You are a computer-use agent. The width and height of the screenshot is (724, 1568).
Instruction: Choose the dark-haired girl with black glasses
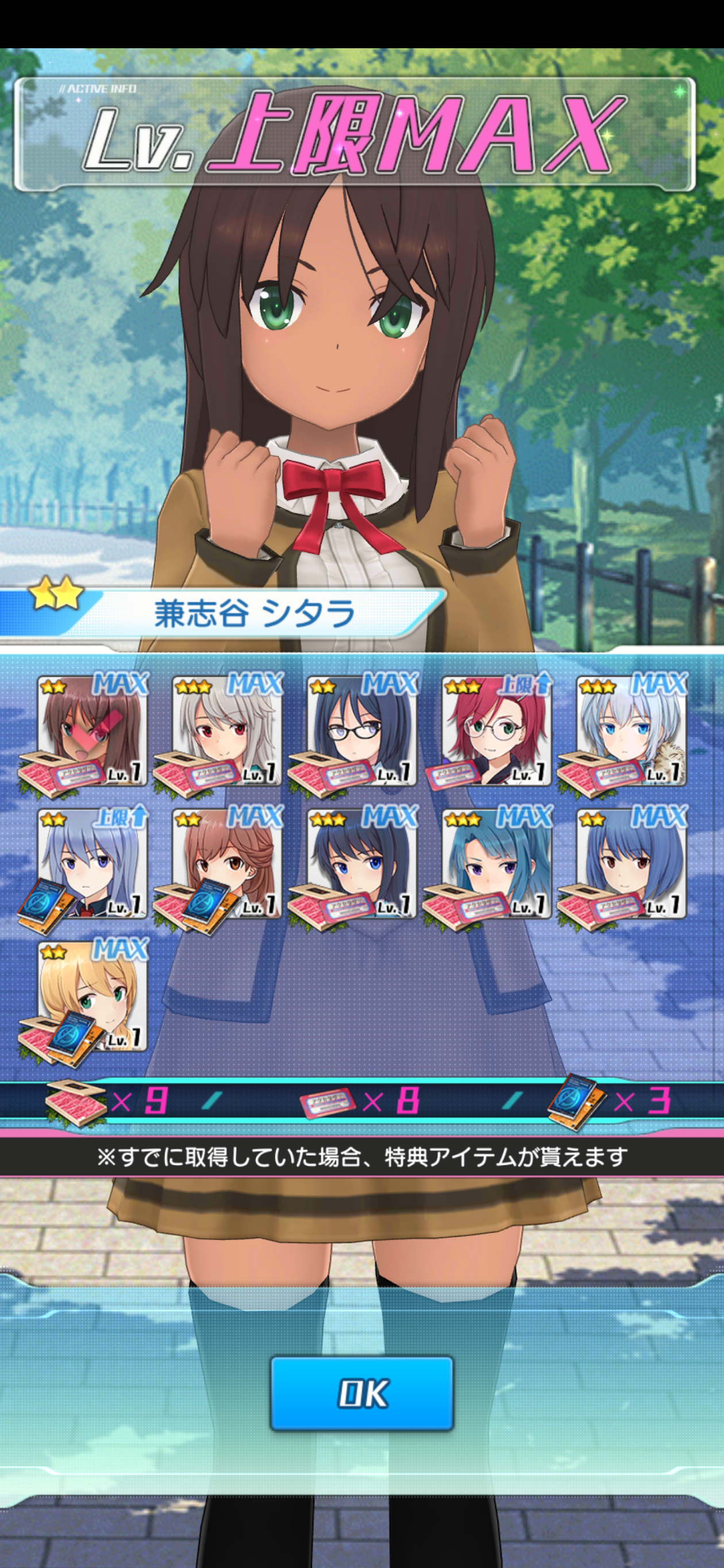(361, 731)
